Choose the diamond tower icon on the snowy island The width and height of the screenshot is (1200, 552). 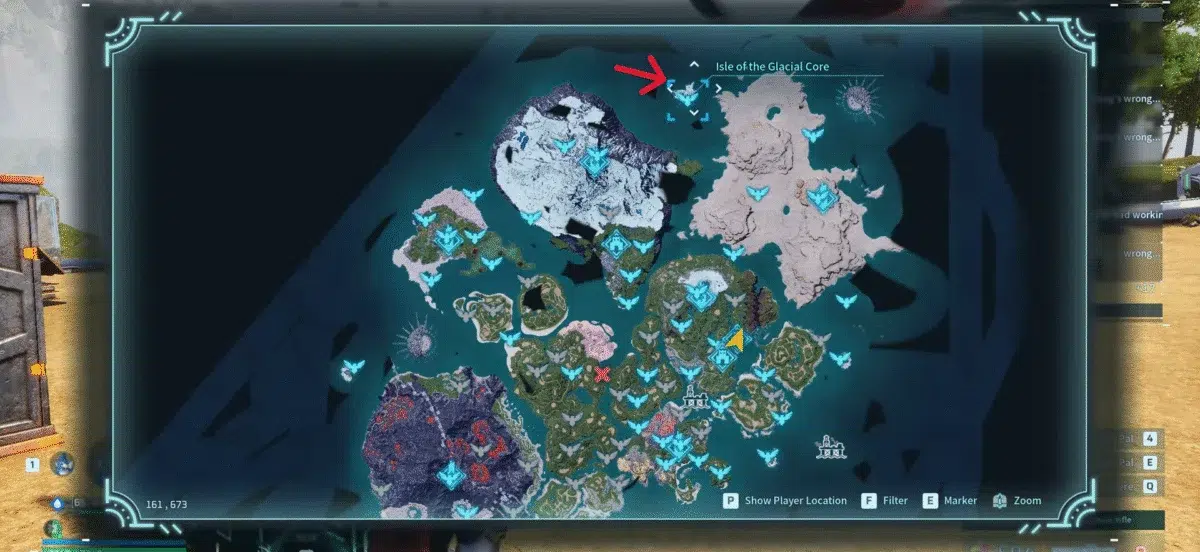click(595, 161)
